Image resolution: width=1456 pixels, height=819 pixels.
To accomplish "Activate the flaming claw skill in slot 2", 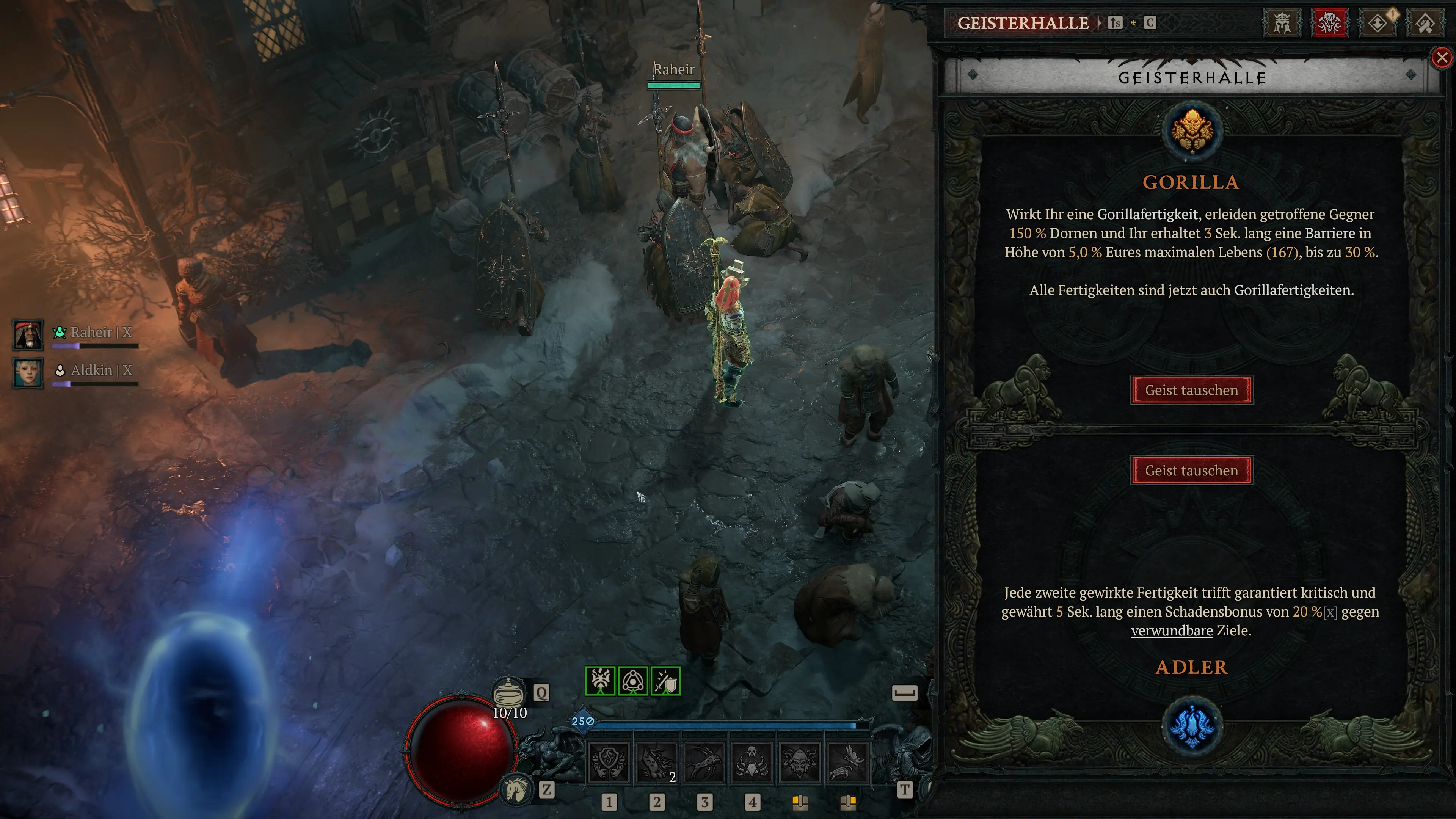I will (656, 763).
